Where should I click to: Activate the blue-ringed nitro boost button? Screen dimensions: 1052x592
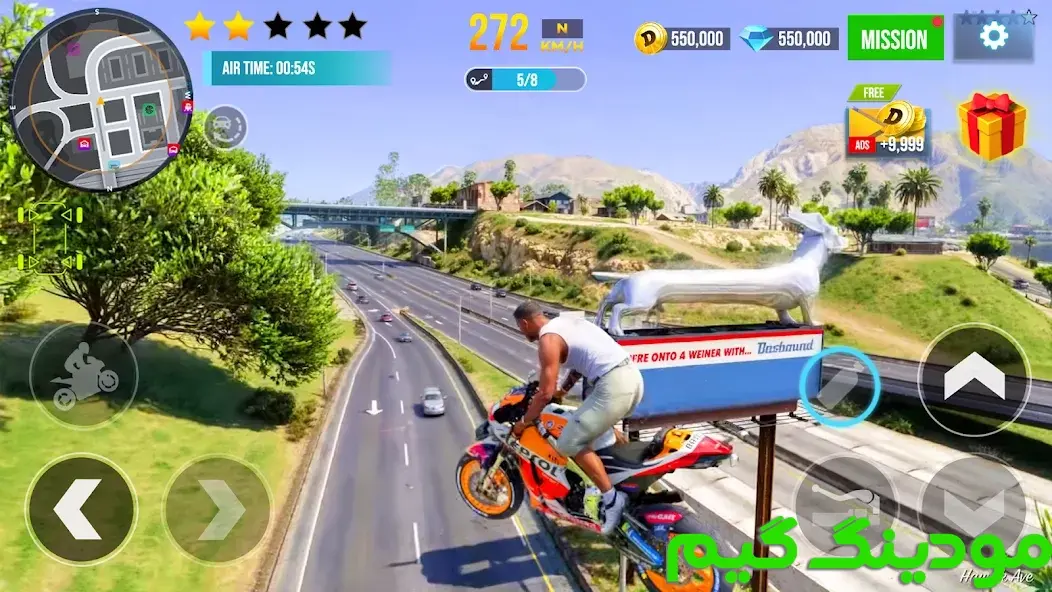(839, 387)
